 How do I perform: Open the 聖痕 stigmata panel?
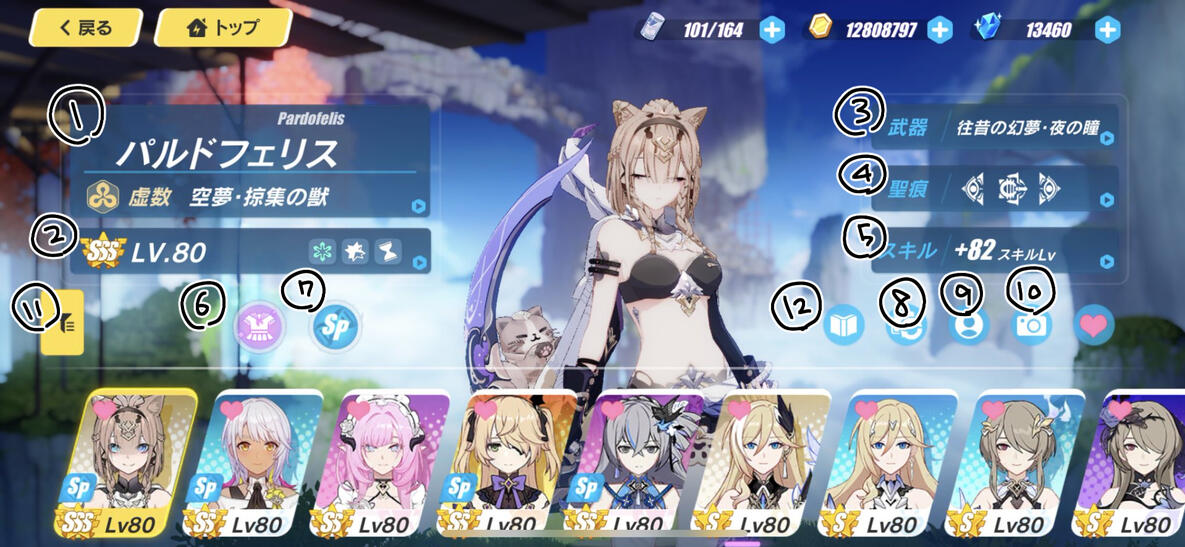[995, 188]
